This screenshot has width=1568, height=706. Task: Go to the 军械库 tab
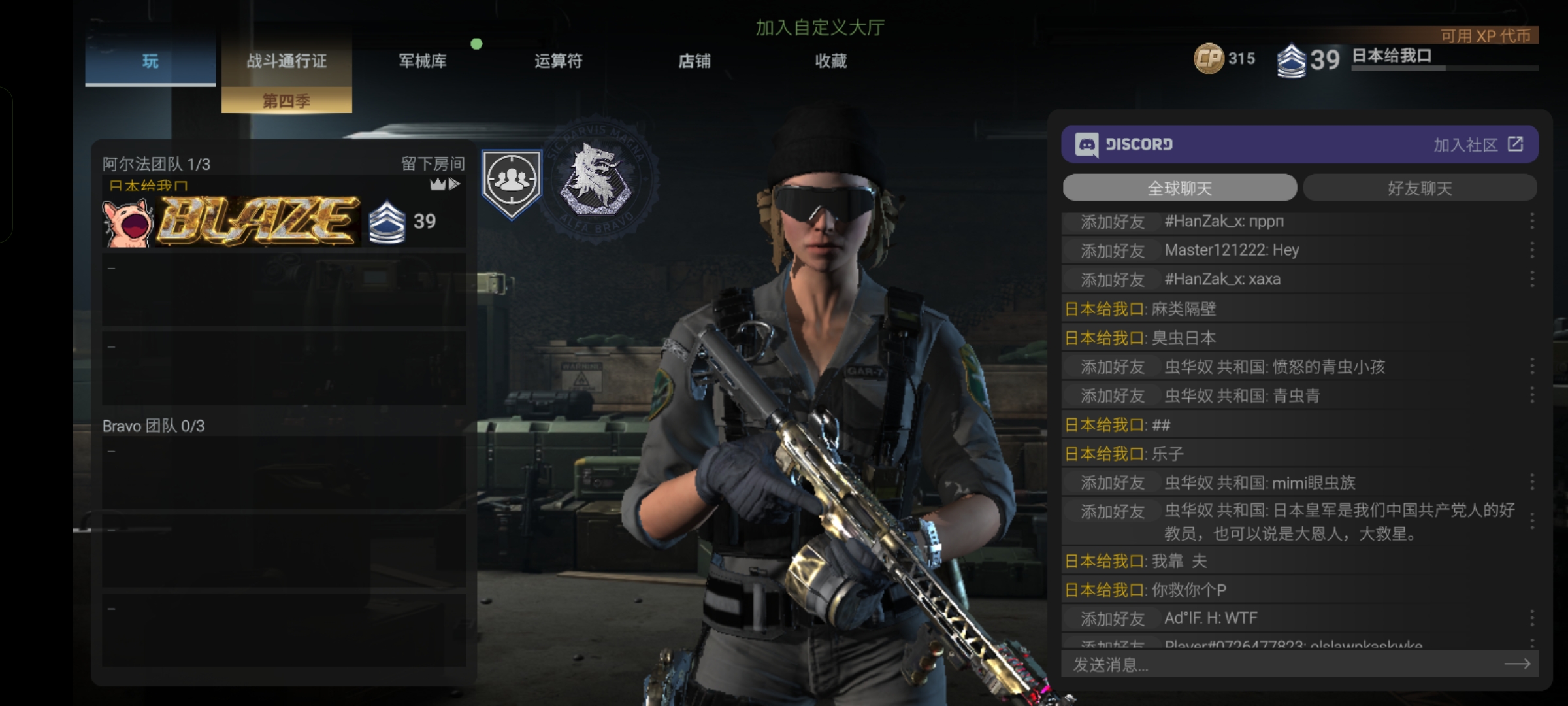pyautogui.click(x=423, y=61)
